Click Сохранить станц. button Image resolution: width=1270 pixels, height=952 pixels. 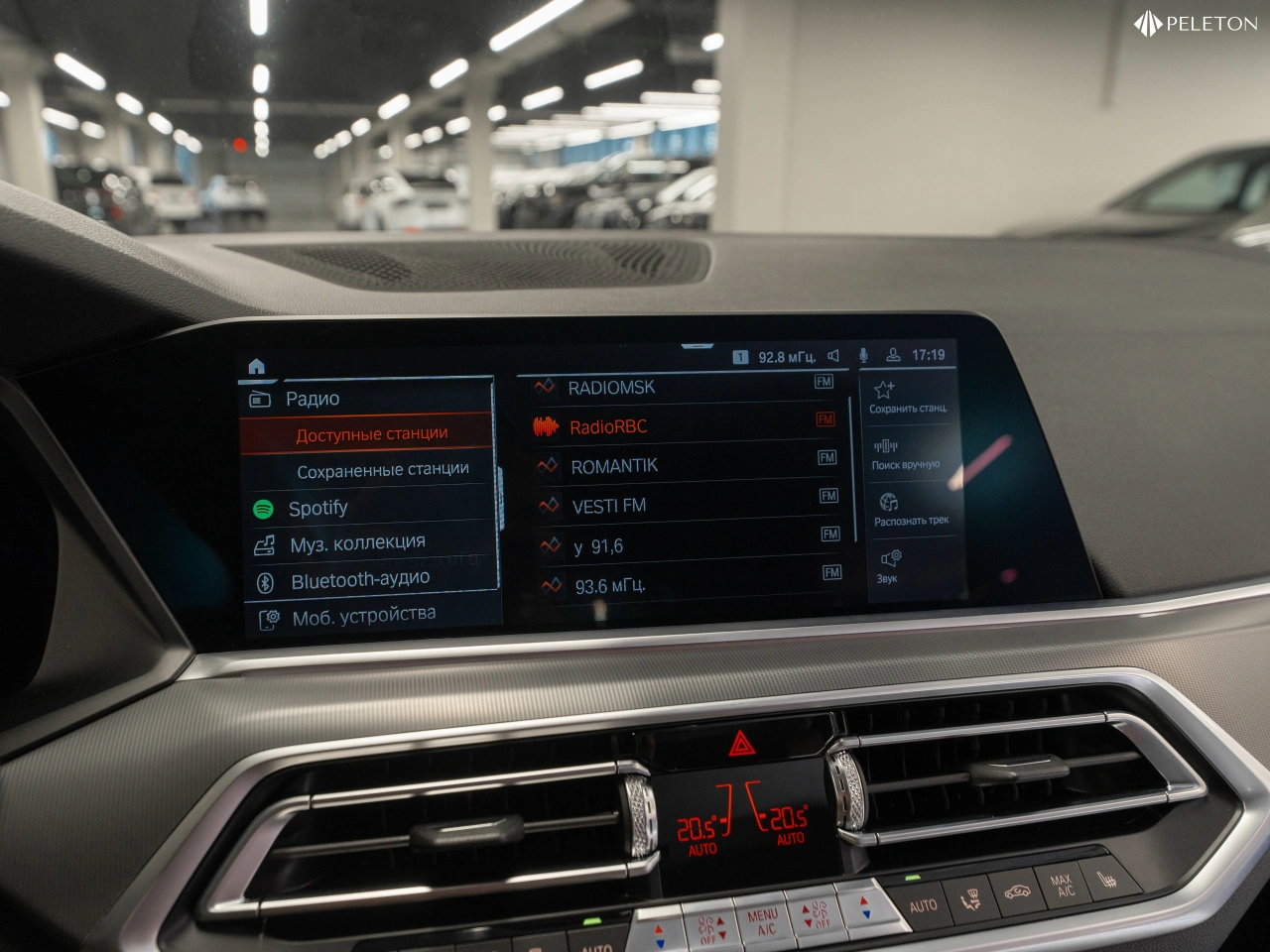(907, 397)
